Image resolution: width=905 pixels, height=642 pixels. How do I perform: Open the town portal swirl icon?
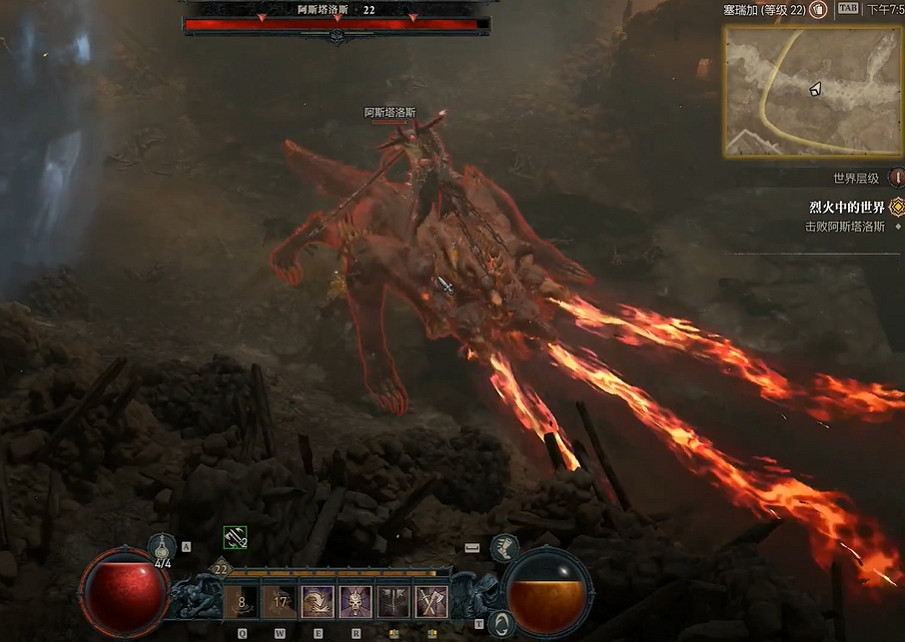pyautogui.click(x=504, y=624)
